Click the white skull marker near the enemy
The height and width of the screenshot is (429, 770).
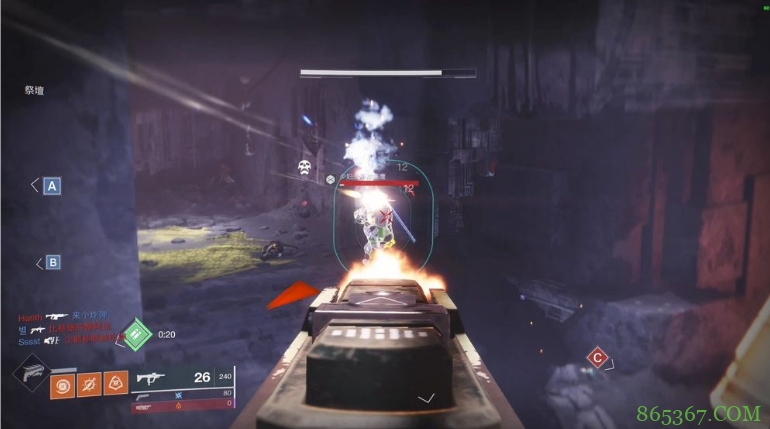304,168
